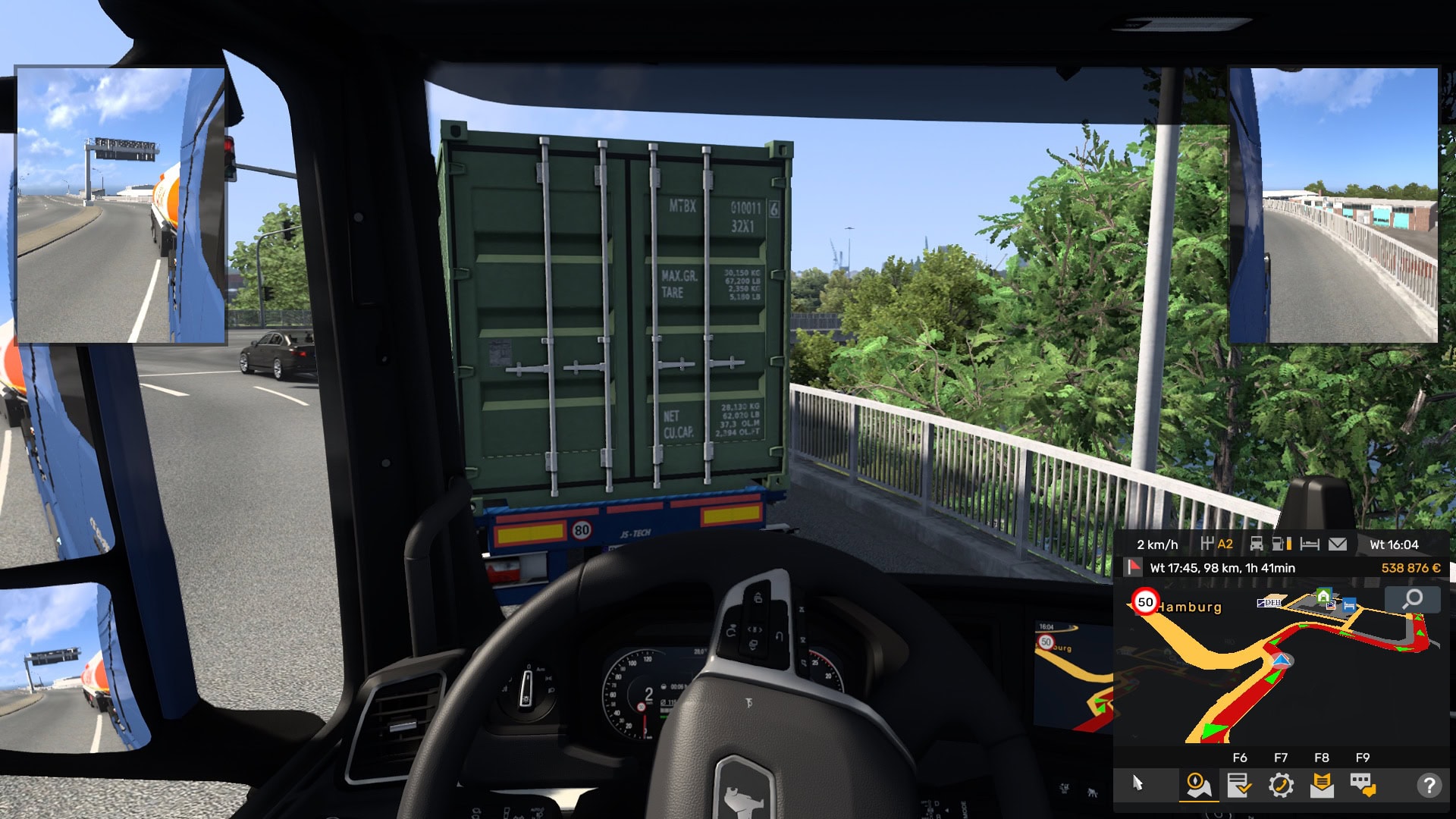Toggle mouse cursor mode with the arrow icon

(1137, 783)
